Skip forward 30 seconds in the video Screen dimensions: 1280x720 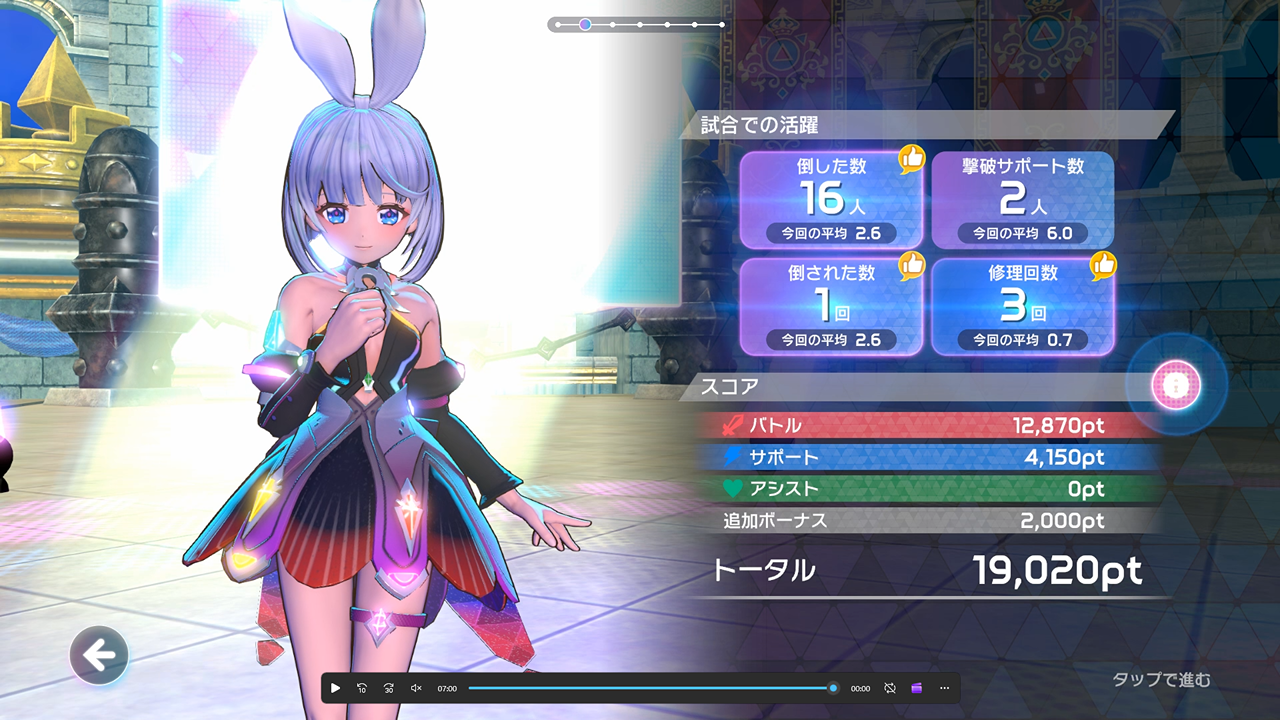pyautogui.click(x=389, y=688)
